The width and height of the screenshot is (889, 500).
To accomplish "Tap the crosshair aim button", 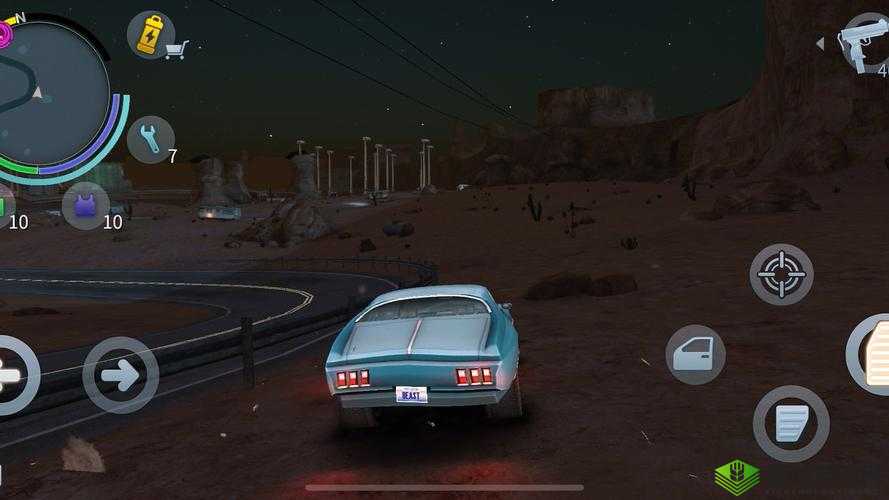I will (x=781, y=274).
